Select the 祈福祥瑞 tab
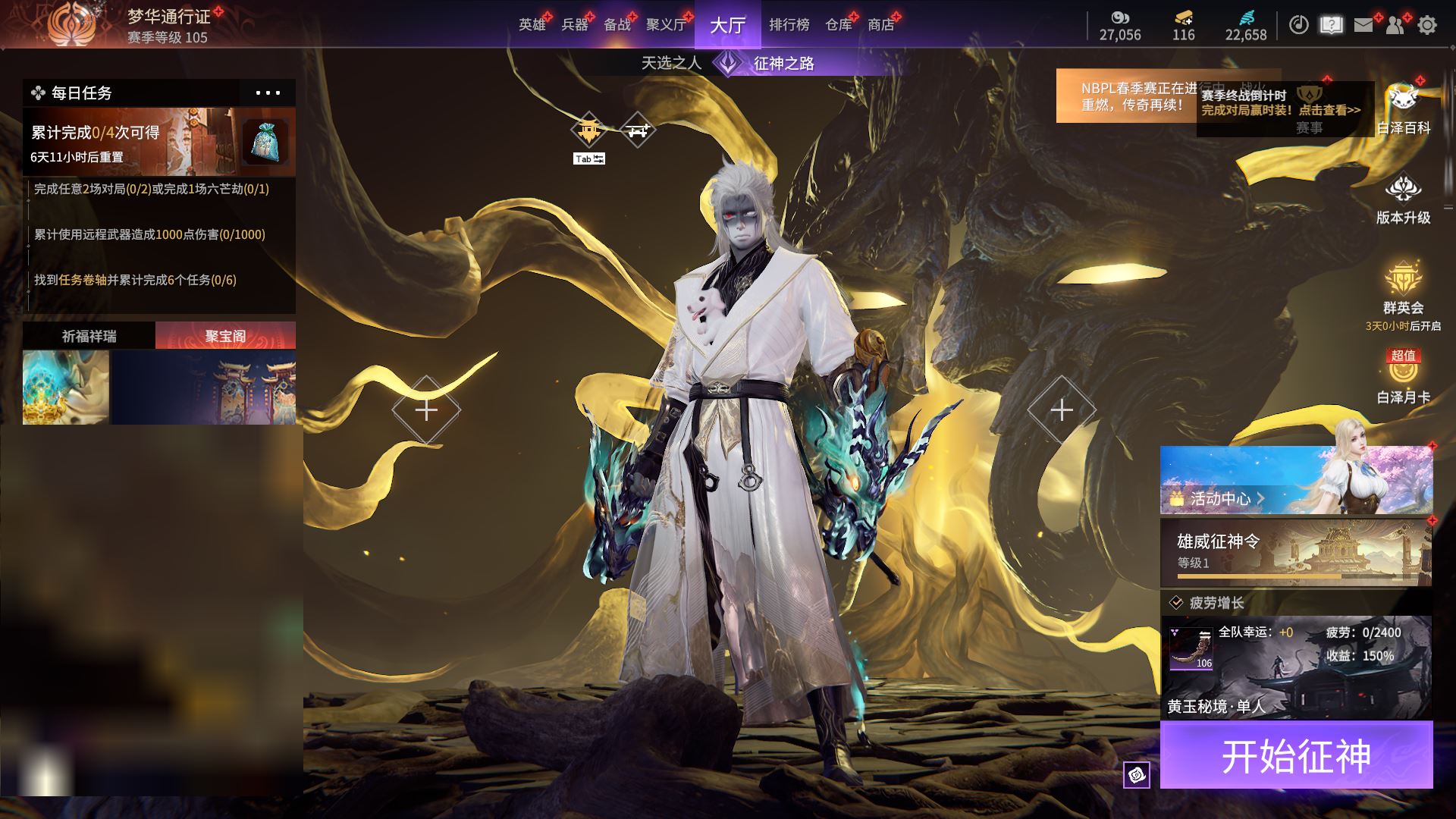Screen dimensions: 1456x819 89,336
